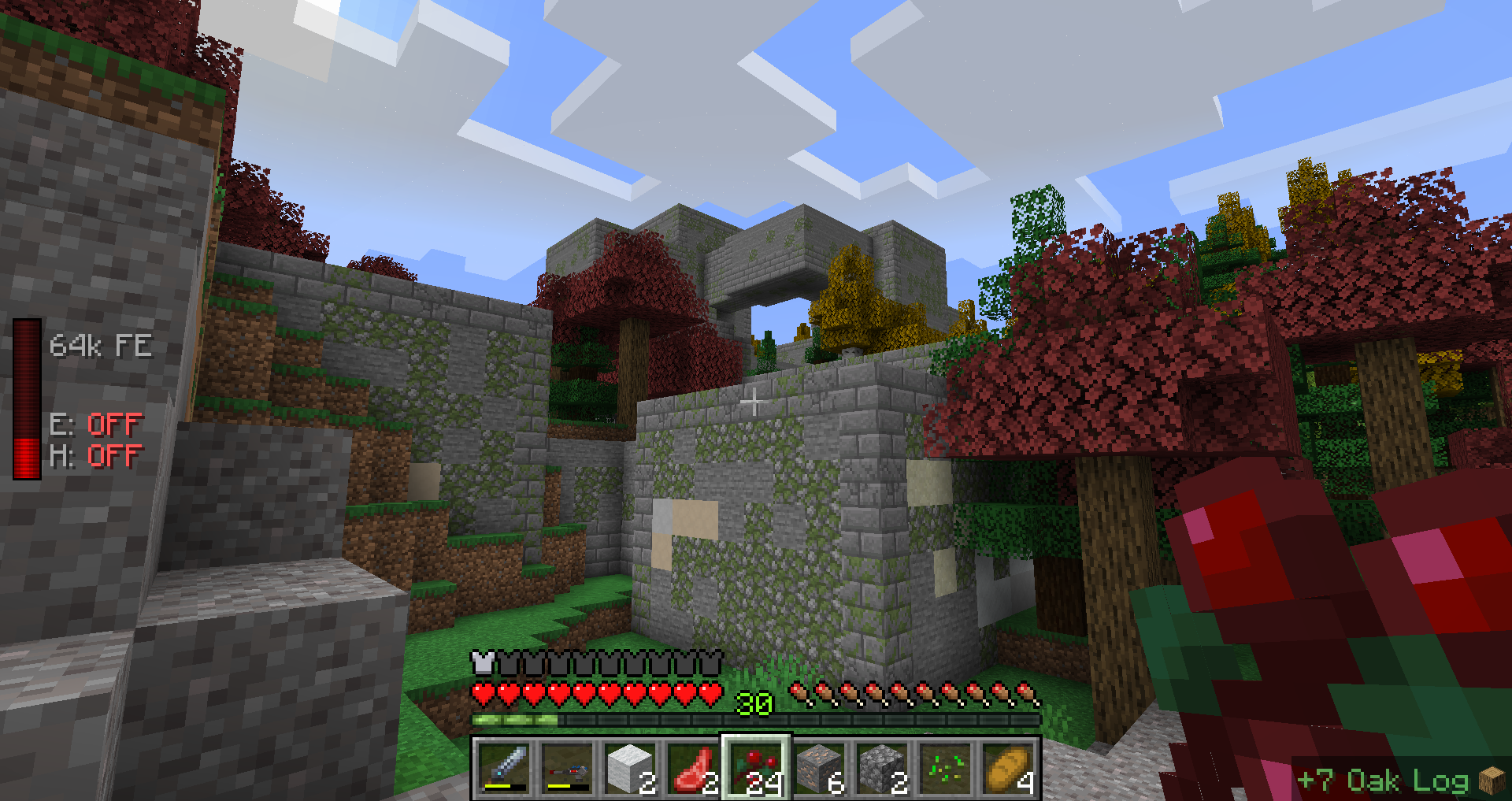This screenshot has height=801, width=1512.
Task: Choose the white block stack
Action: (x=630, y=768)
